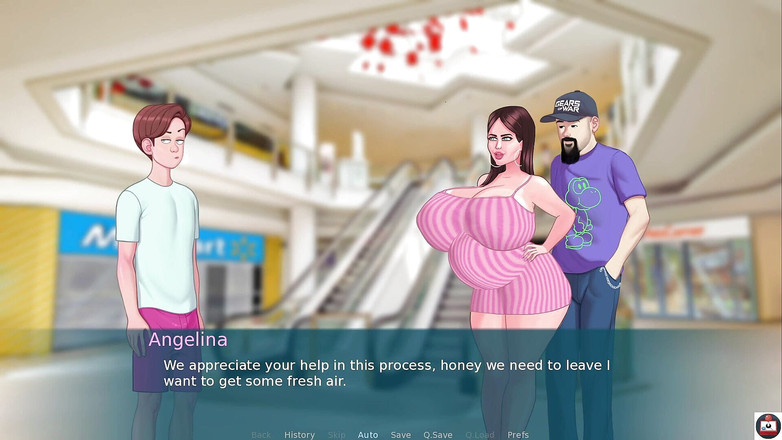
Task: Skip dialogue using the Skip button
Action: tap(337, 435)
